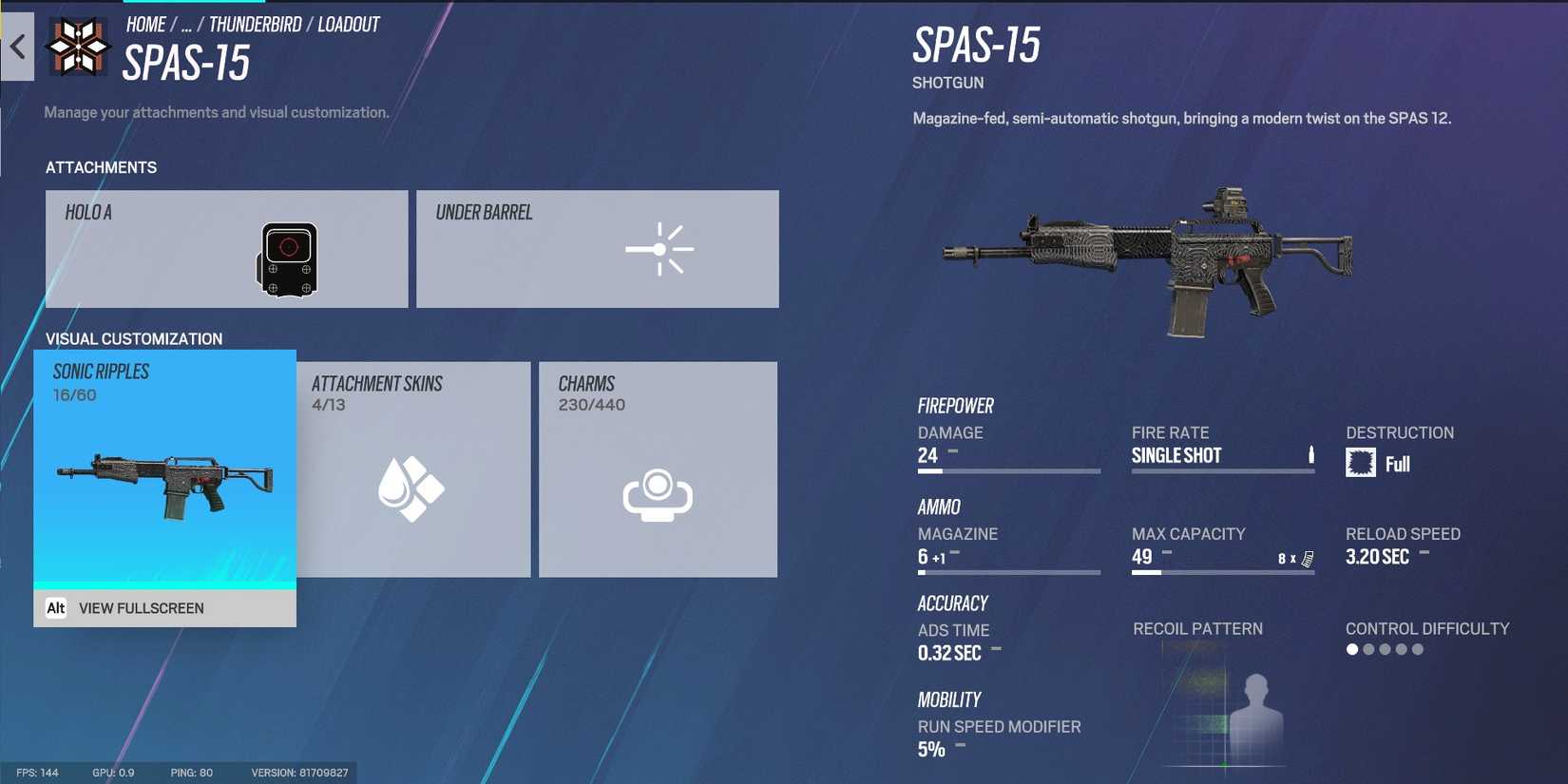Screen dimensions: 1568x784
Task: Click the max capacity progress bar
Action: click(1223, 571)
